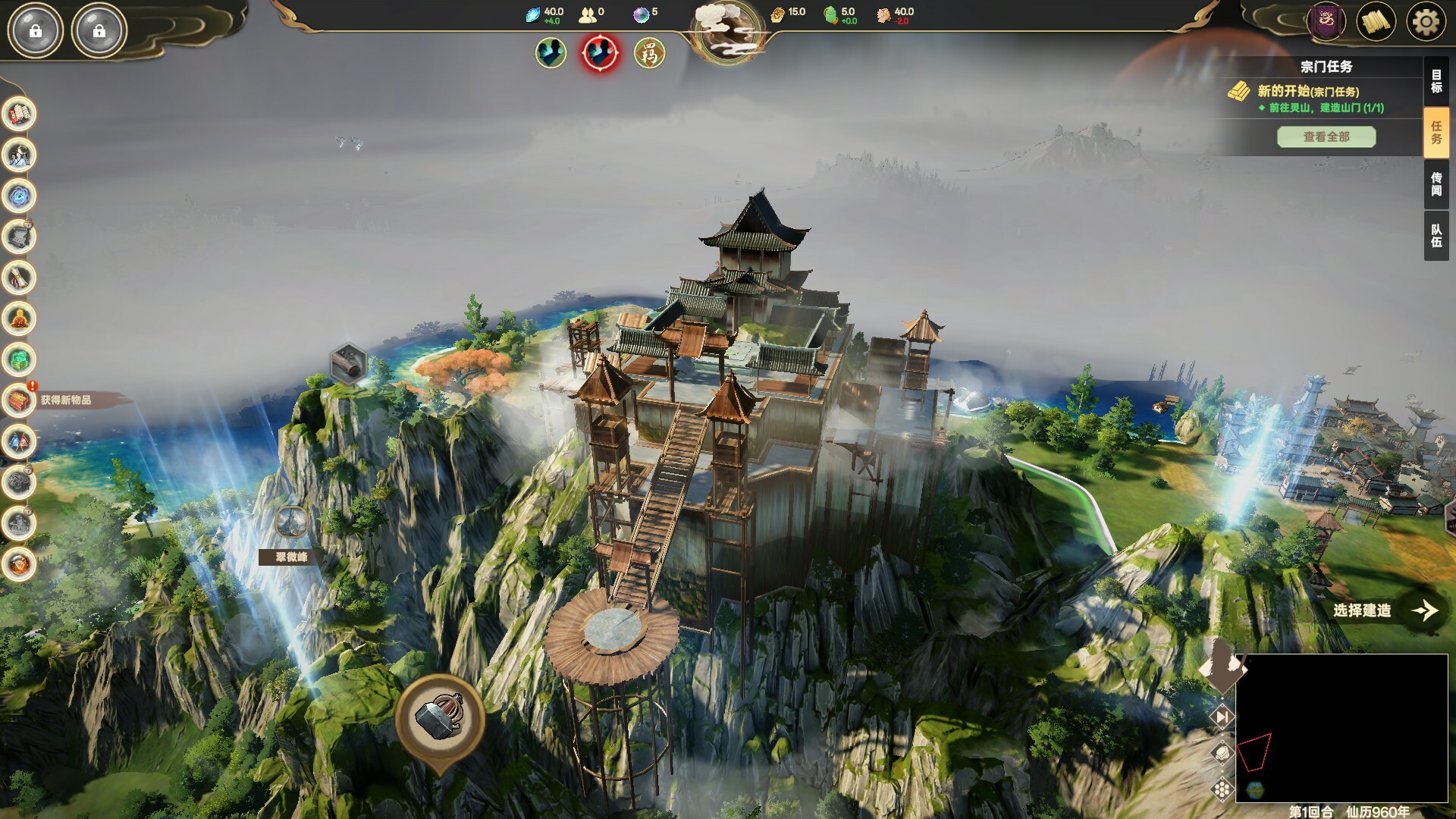Open the purple sect banner icon
Image resolution: width=1456 pixels, height=819 pixels.
[x=1326, y=22]
